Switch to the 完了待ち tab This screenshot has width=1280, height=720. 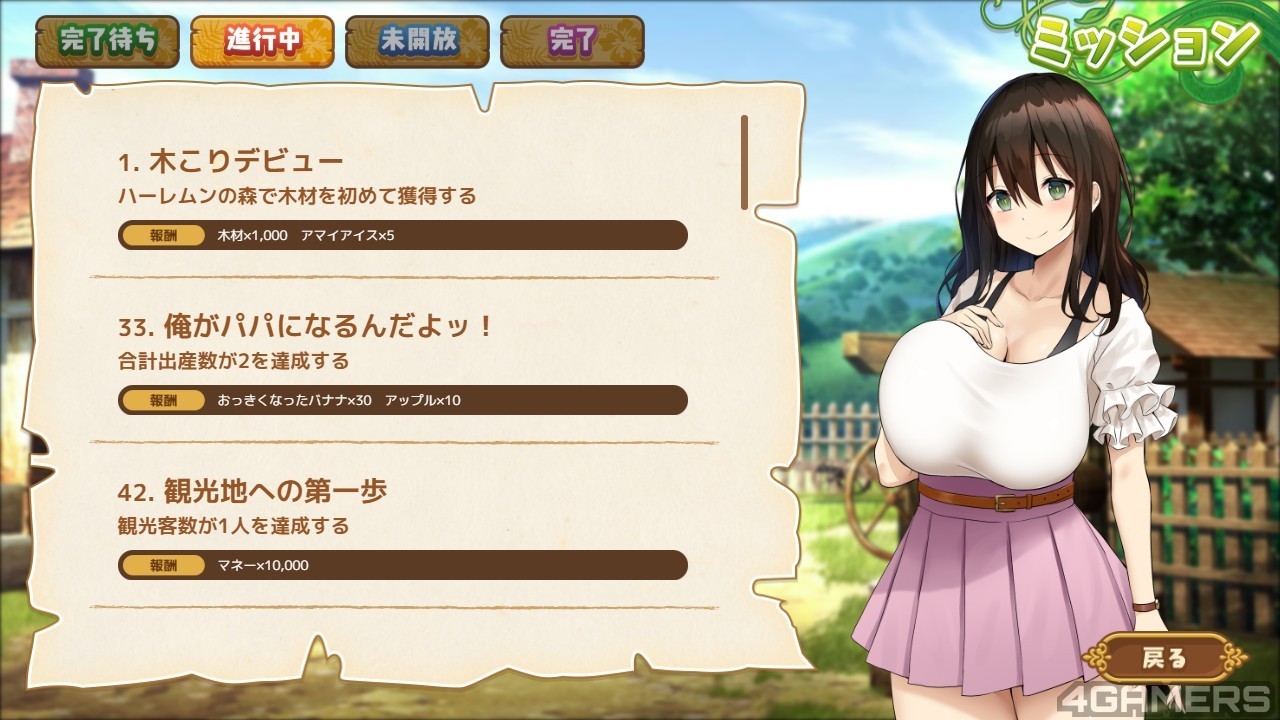tap(107, 41)
